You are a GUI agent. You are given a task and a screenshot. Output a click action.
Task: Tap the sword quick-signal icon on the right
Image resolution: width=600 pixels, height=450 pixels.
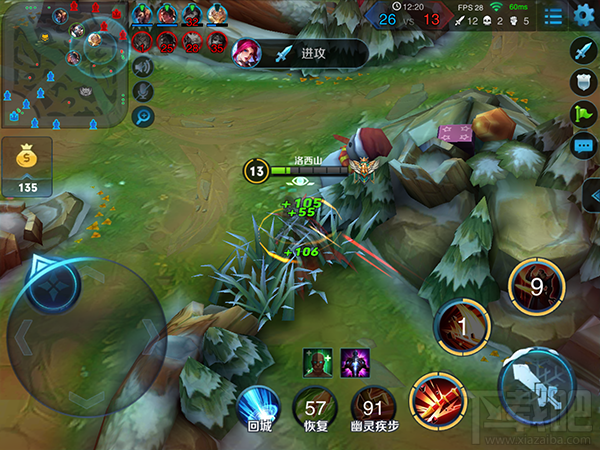pyautogui.click(x=583, y=50)
